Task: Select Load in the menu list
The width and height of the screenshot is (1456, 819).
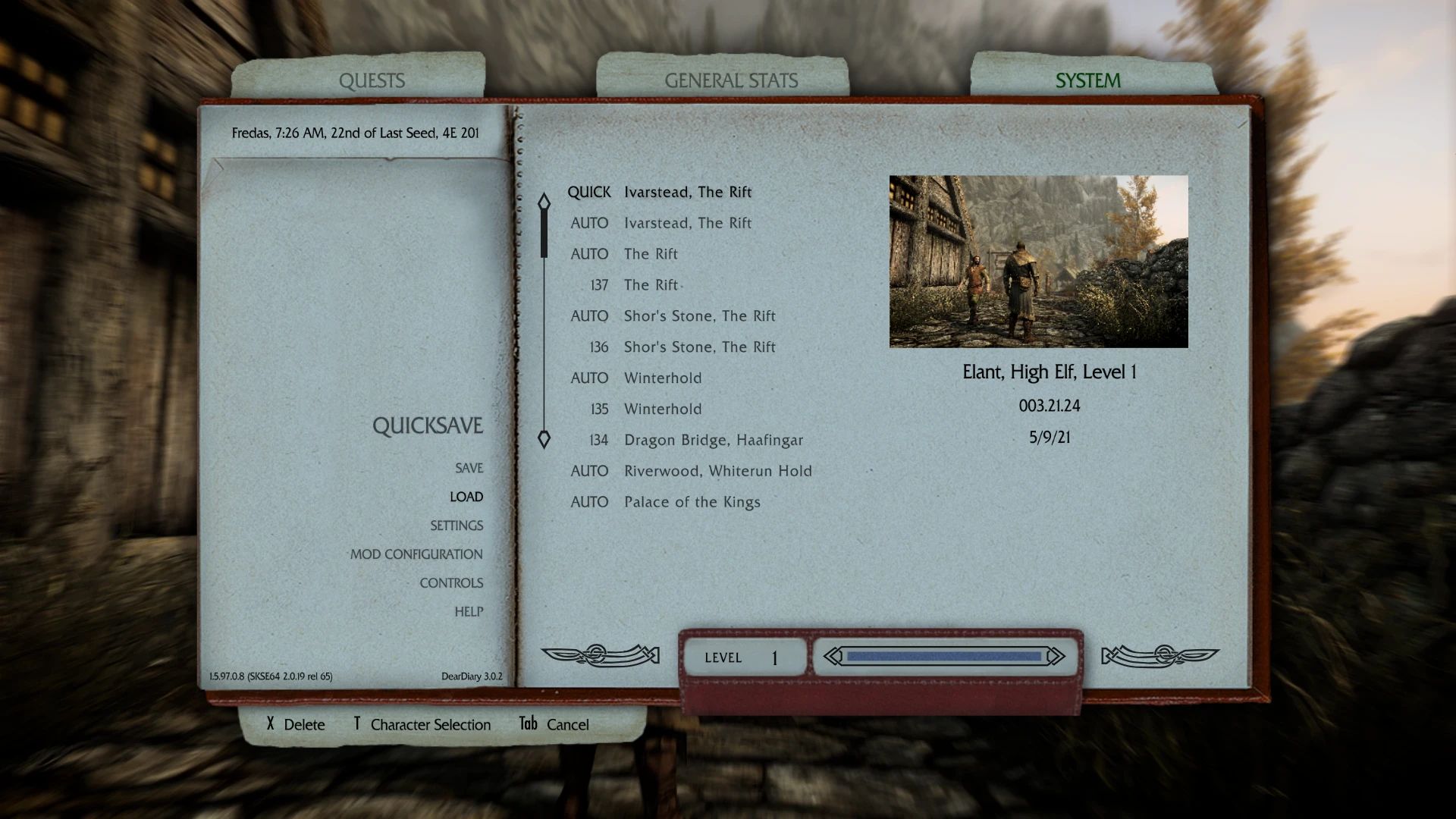Action: pos(467,496)
